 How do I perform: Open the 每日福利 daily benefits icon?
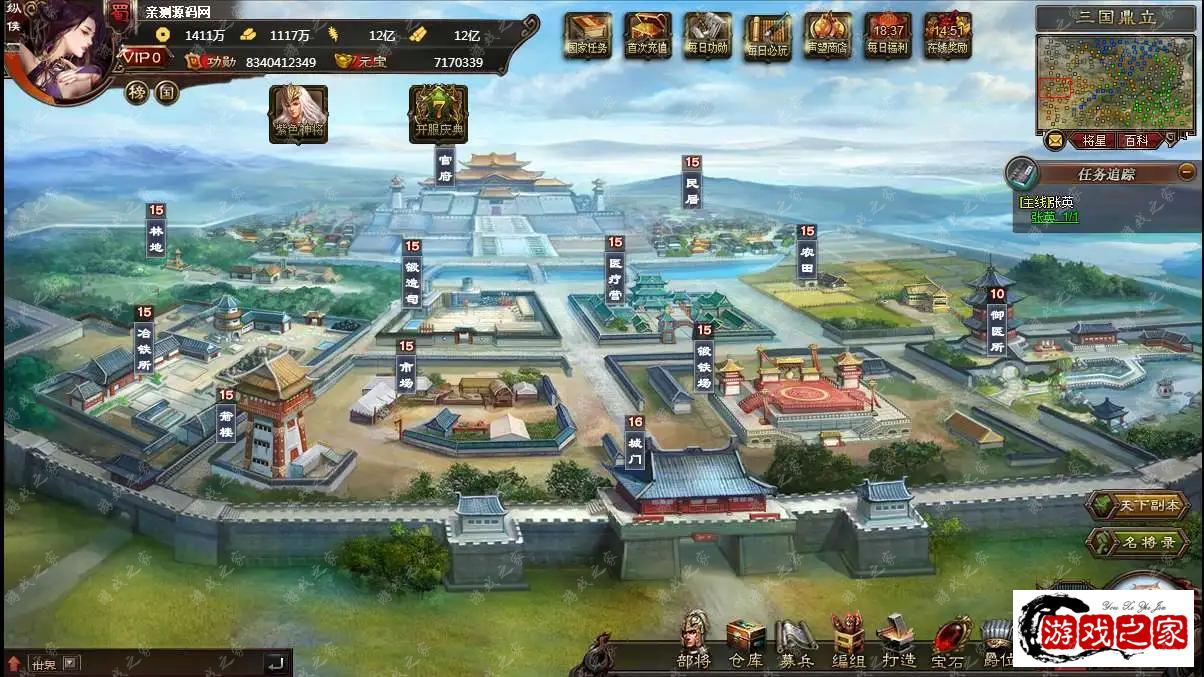tap(888, 35)
